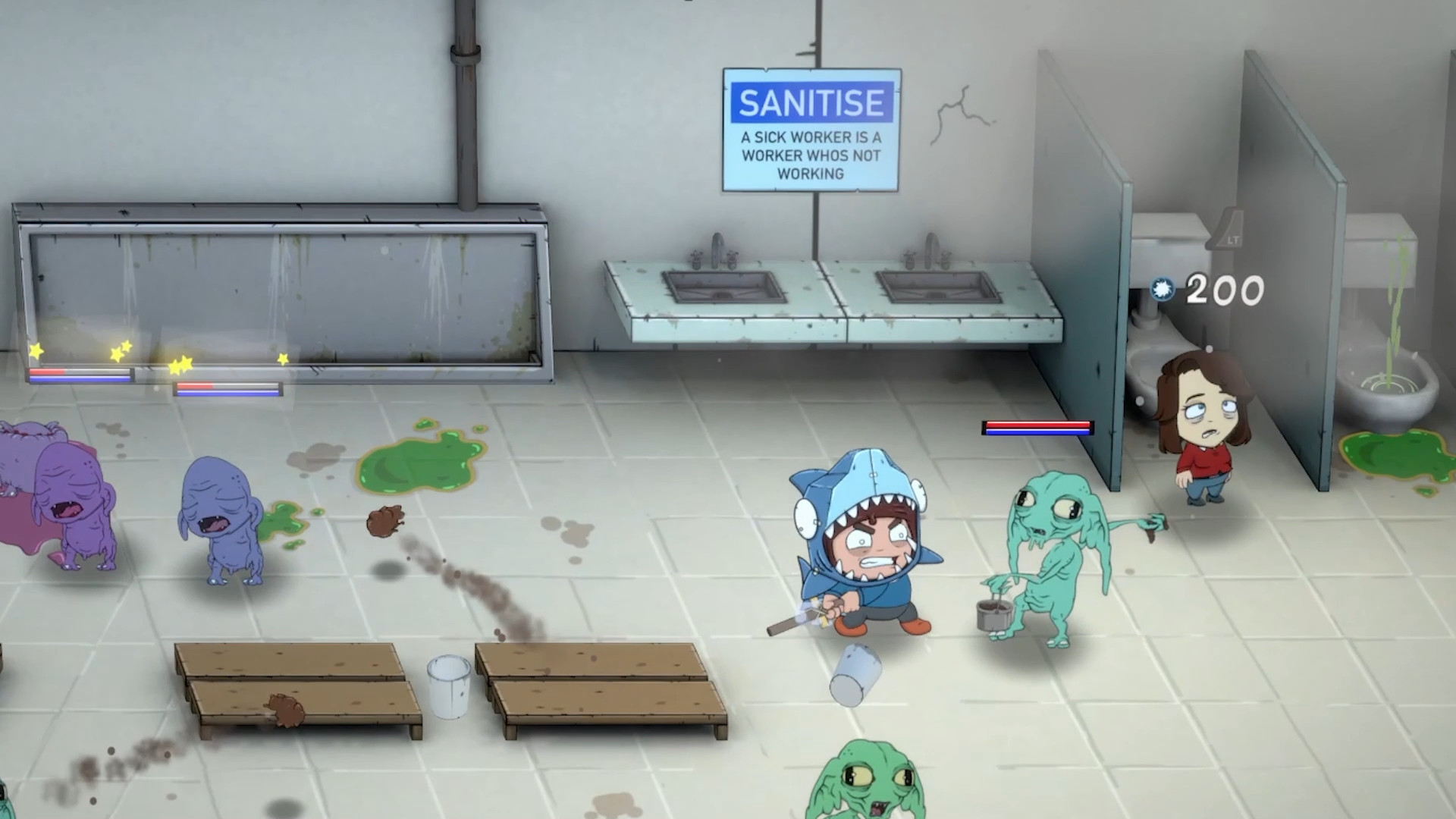This screenshot has width=1456, height=819.
Task: Click the currency counter showing 200
Action: (x=1225, y=289)
